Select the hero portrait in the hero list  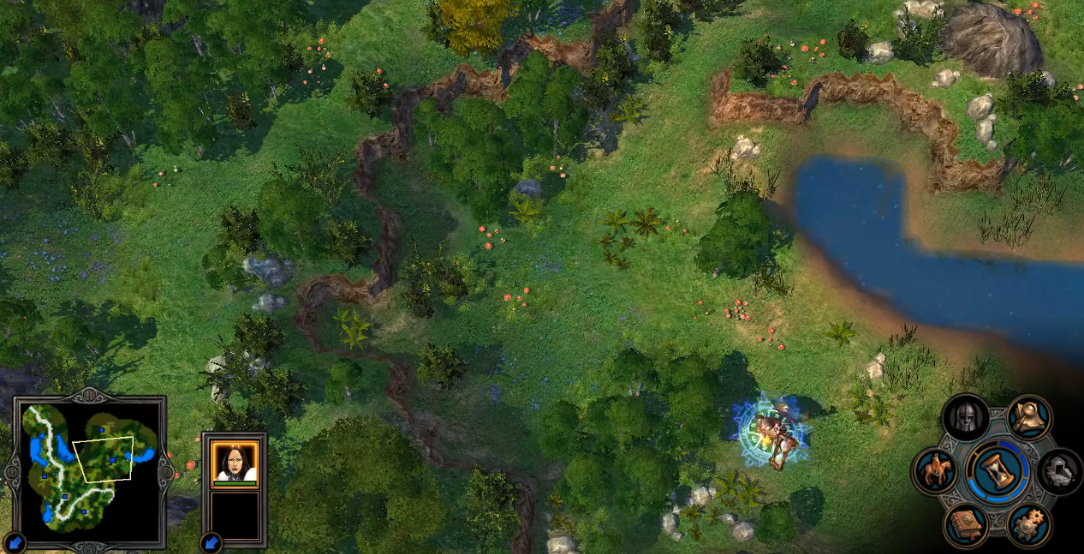(235, 461)
